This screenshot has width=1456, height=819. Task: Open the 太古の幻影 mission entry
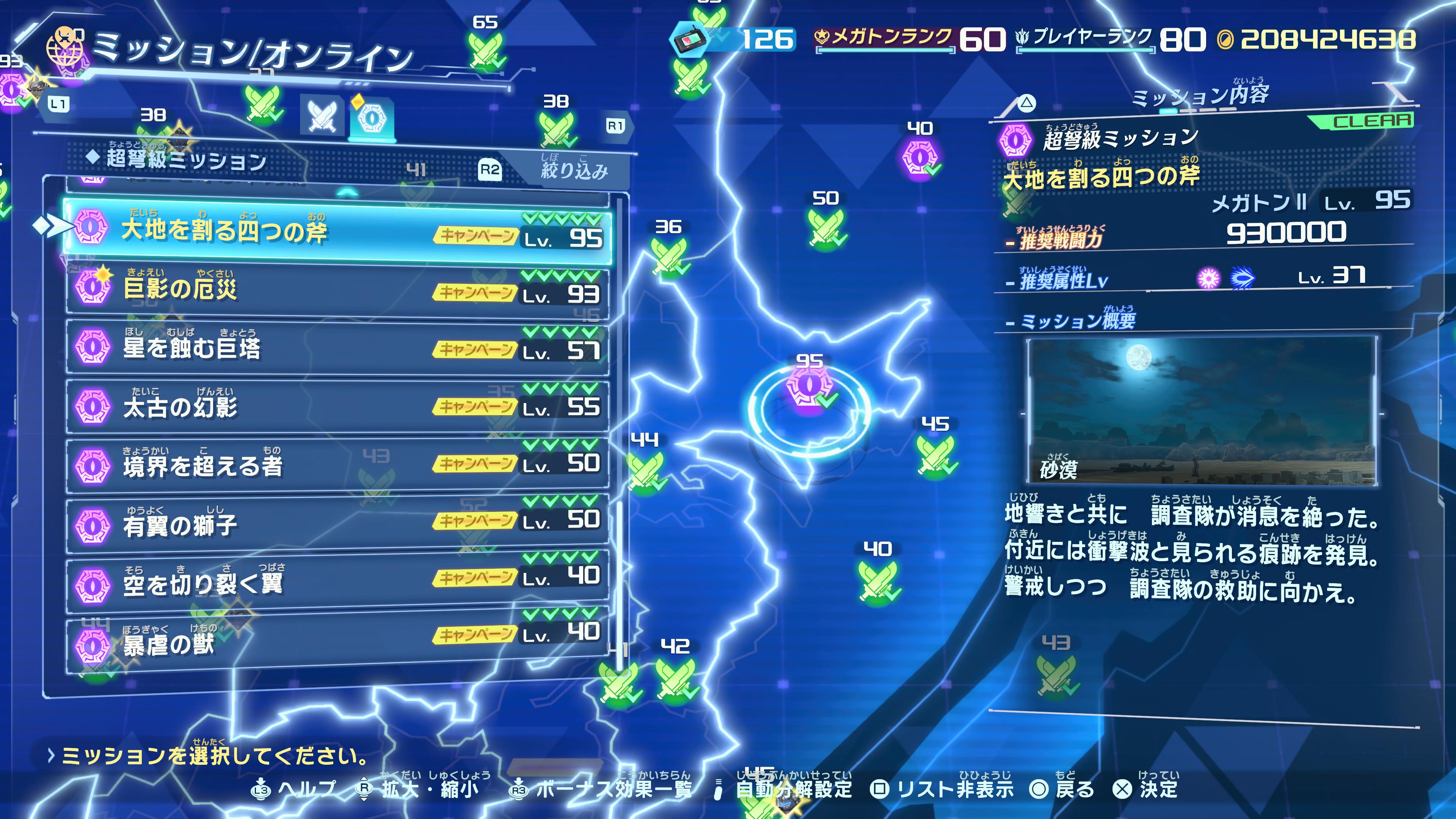(x=337, y=406)
